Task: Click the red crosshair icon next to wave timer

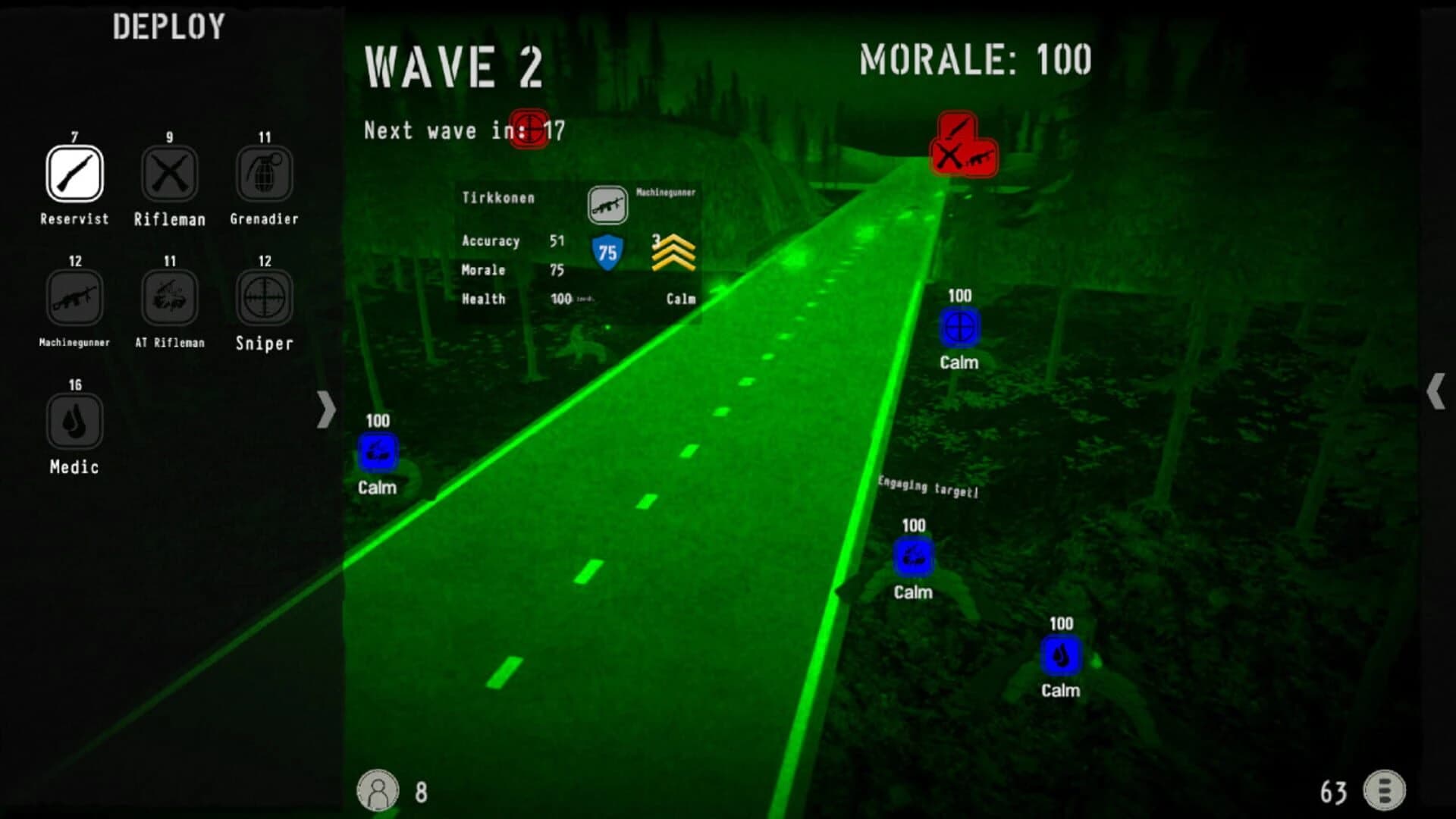Action: (x=531, y=129)
